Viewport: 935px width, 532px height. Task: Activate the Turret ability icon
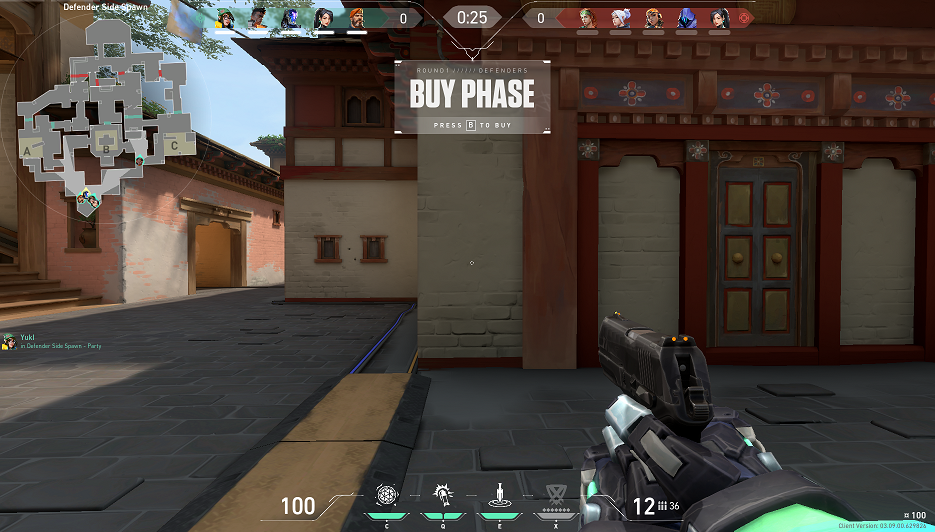pyautogui.click(x=496, y=494)
